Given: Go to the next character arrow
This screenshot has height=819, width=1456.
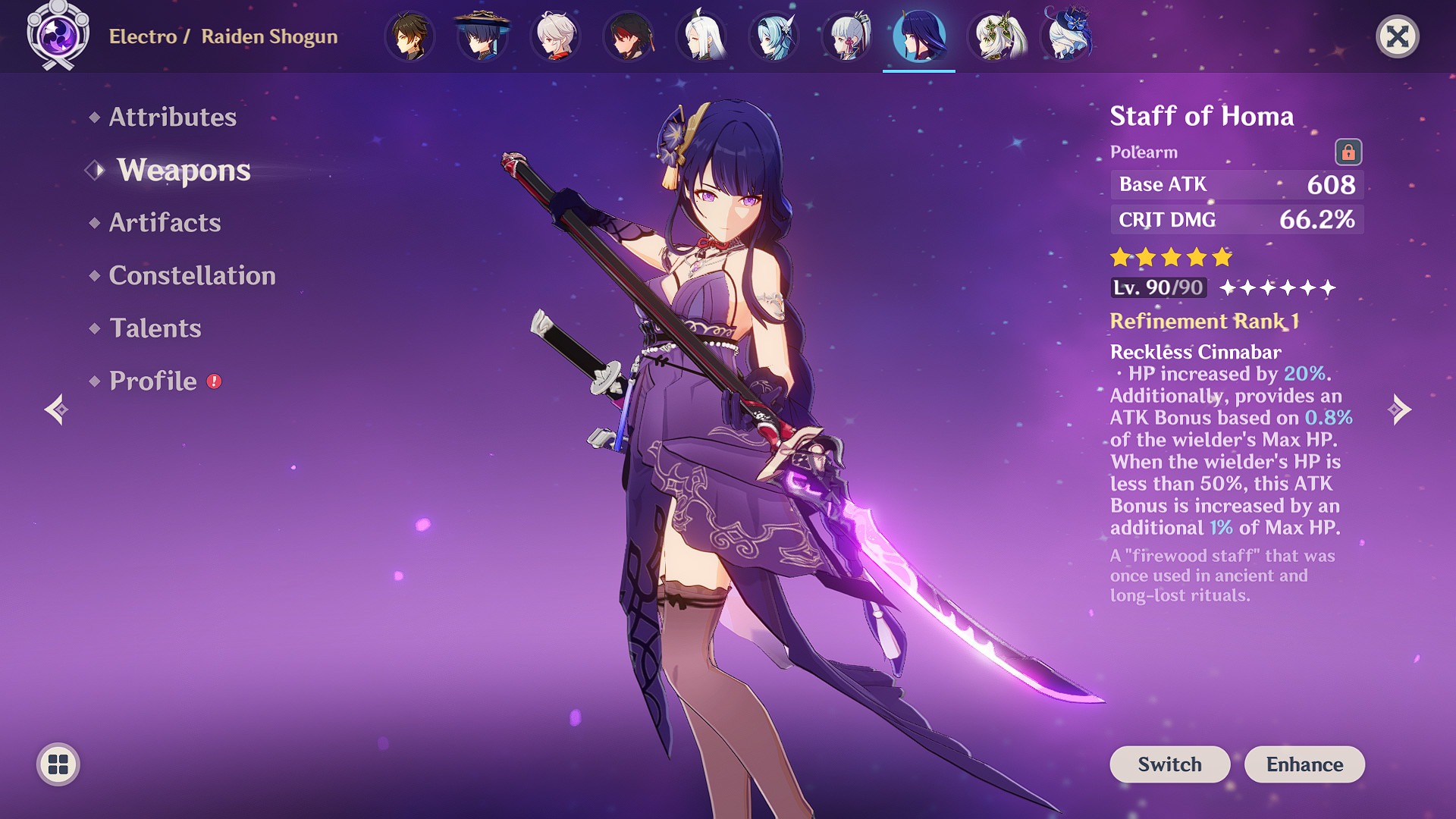Looking at the screenshot, I should (1399, 409).
